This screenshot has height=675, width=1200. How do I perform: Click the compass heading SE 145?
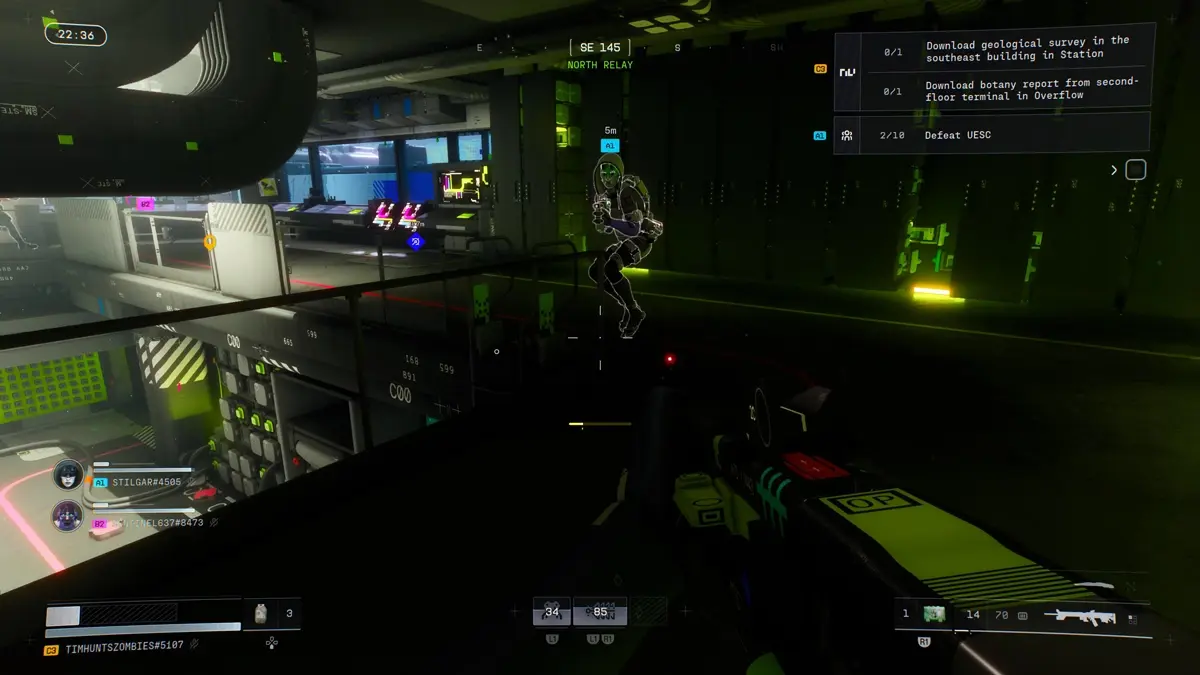point(600,48)
